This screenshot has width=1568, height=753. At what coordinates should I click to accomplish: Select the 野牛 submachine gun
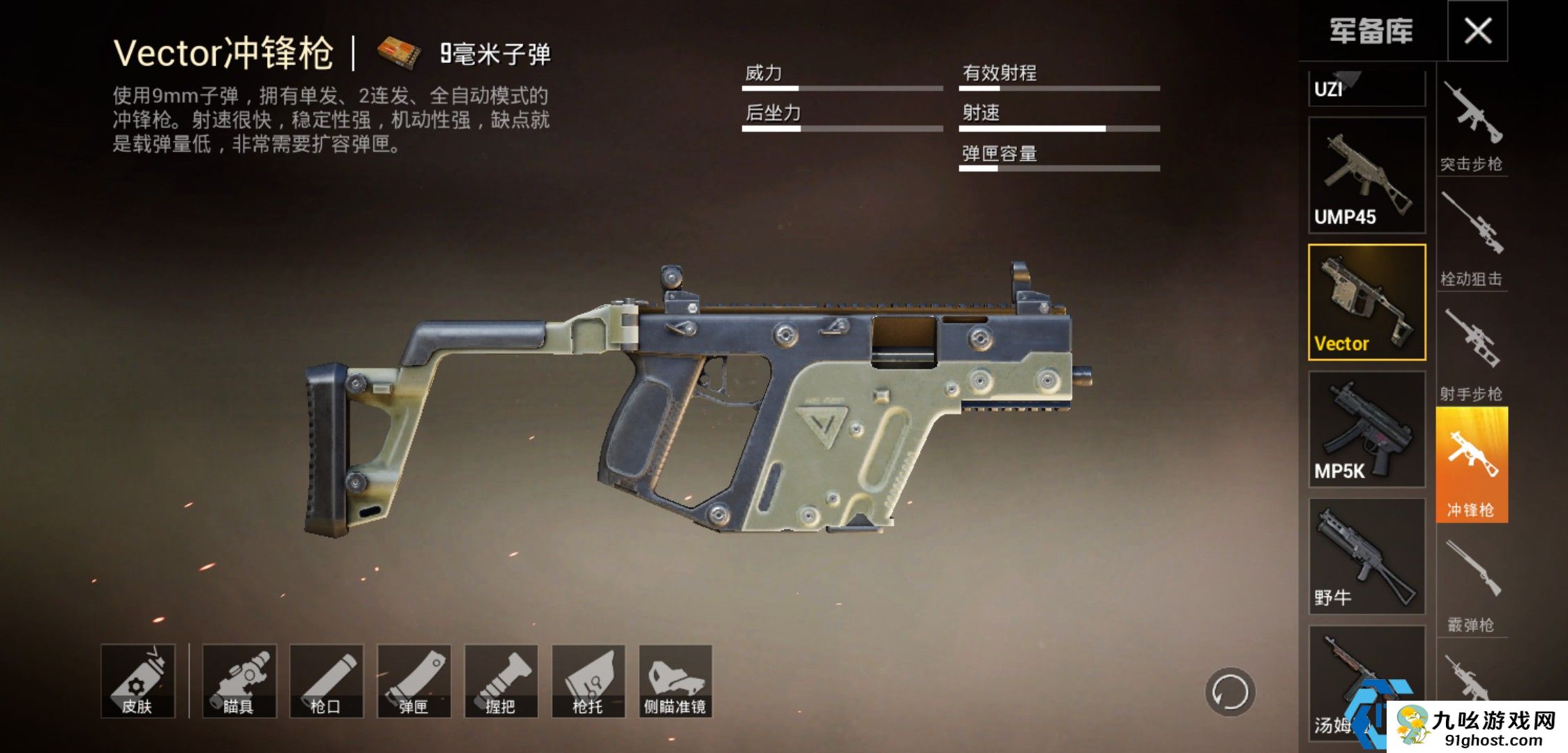pos(1366,558)
